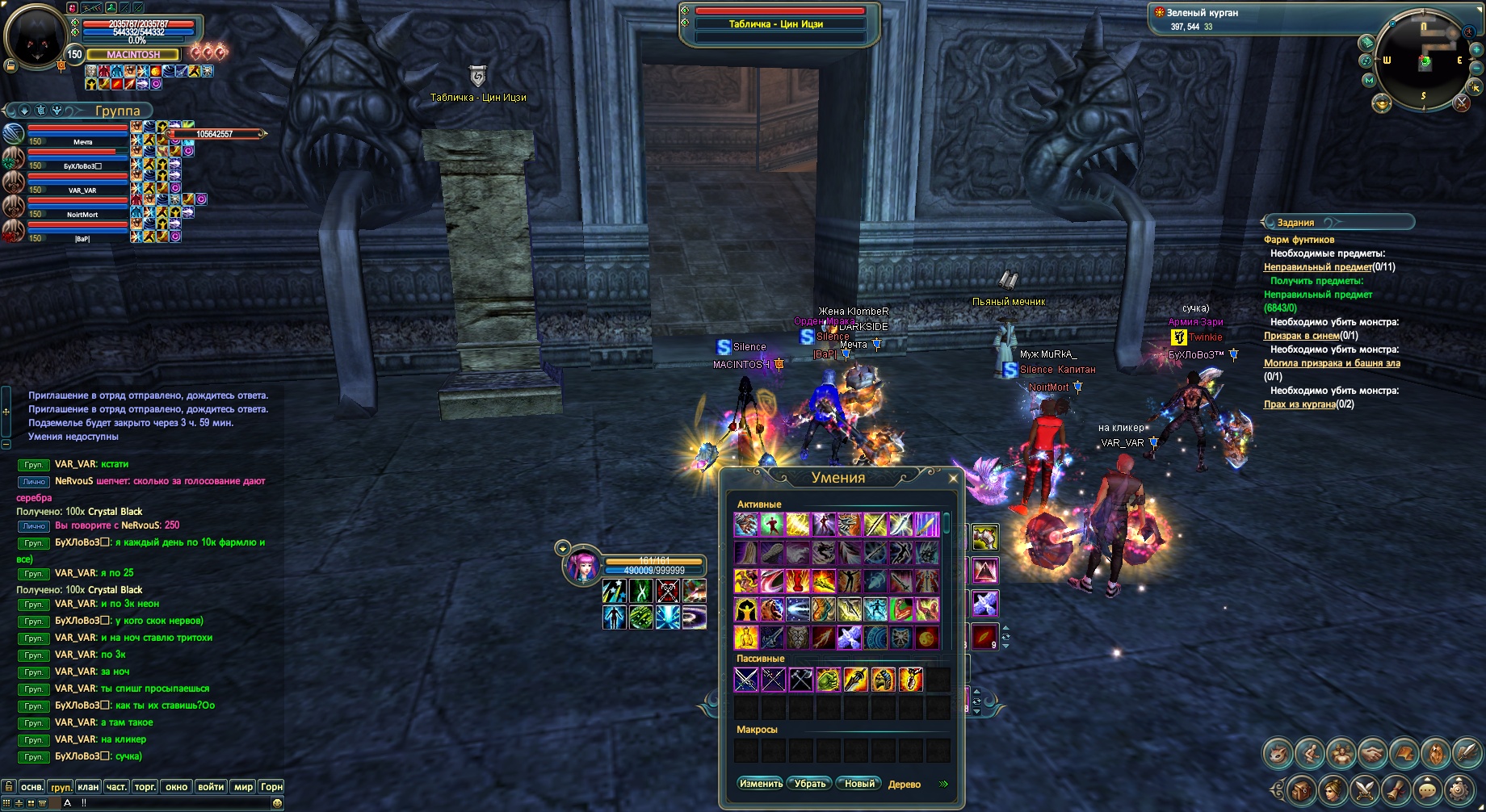Click the minimap
This screenshot has width=1486, height=812.
pyautogui.click(x=1424, y=61)
